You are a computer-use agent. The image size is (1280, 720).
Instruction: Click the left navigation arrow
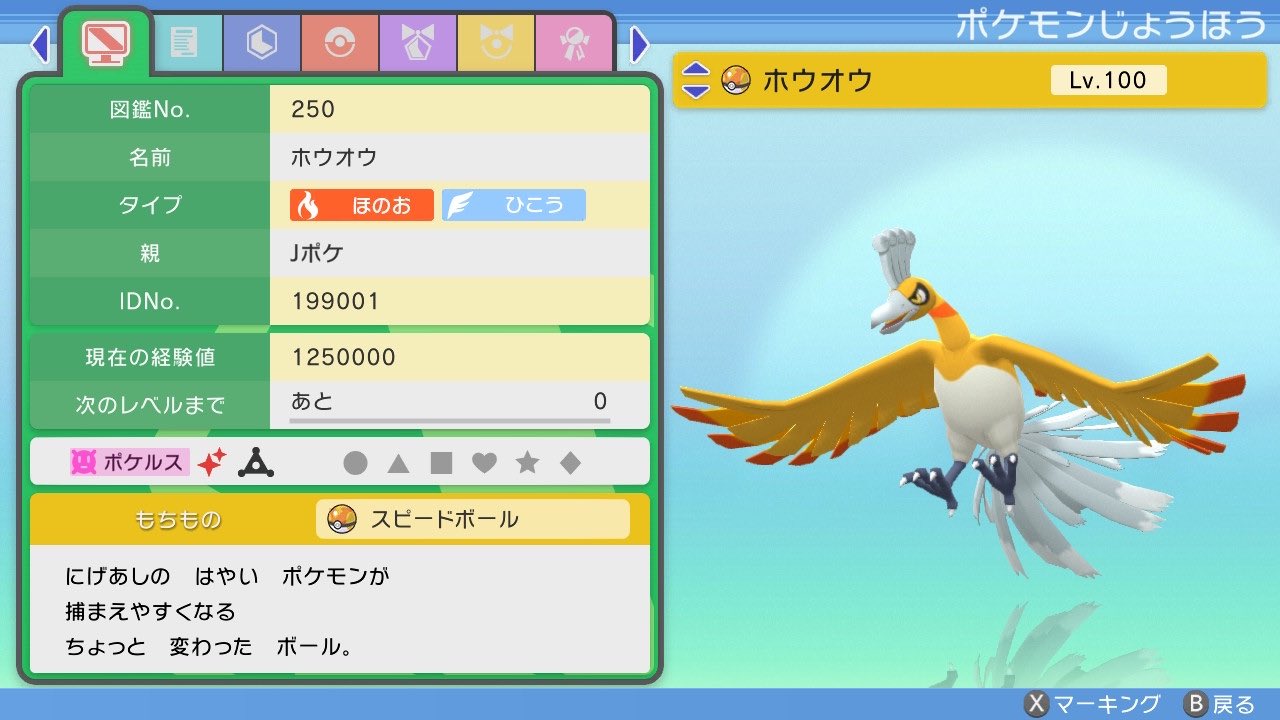(x=40, y=45)
